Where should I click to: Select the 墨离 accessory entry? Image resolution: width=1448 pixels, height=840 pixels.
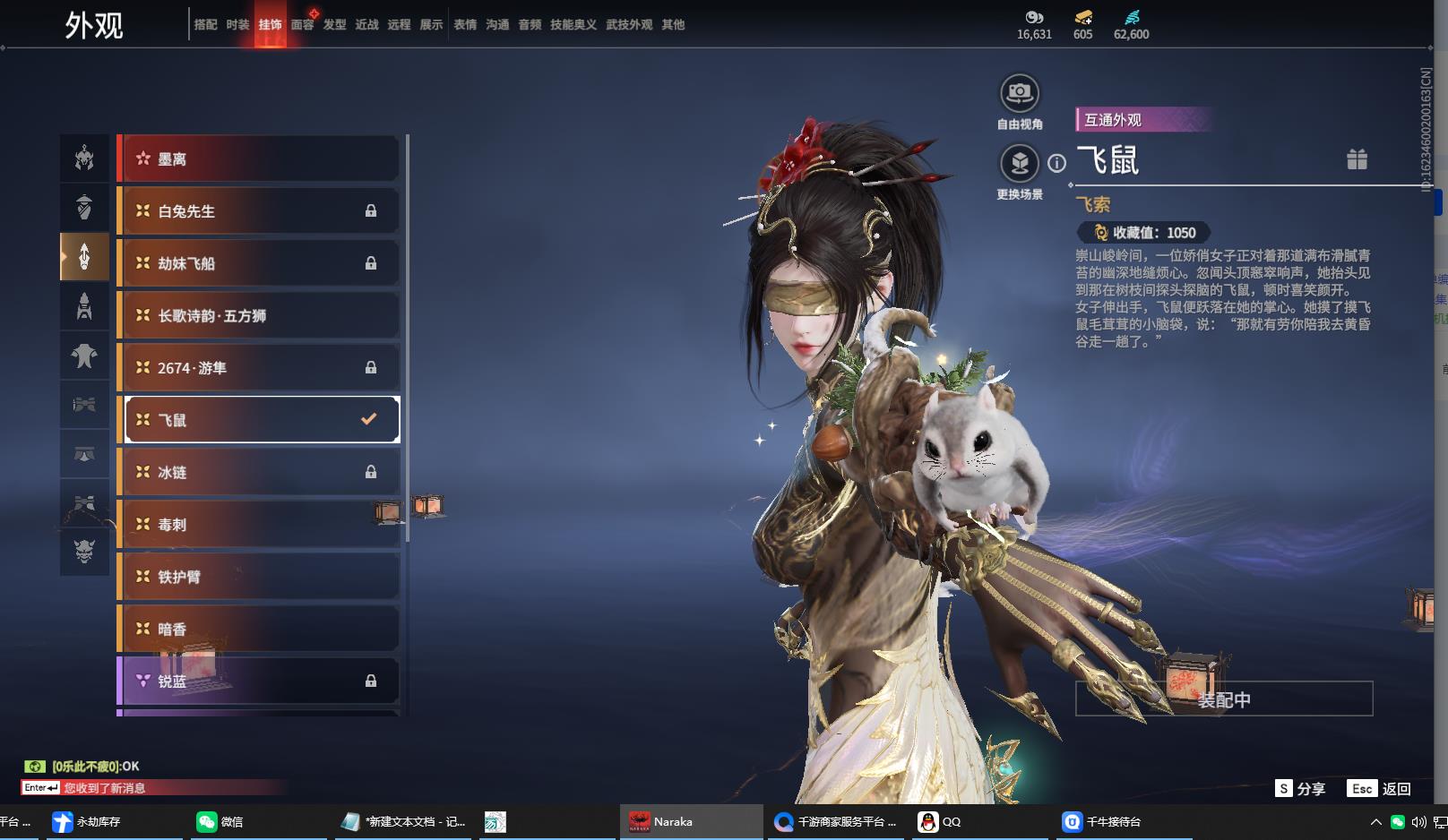(260, 159)
